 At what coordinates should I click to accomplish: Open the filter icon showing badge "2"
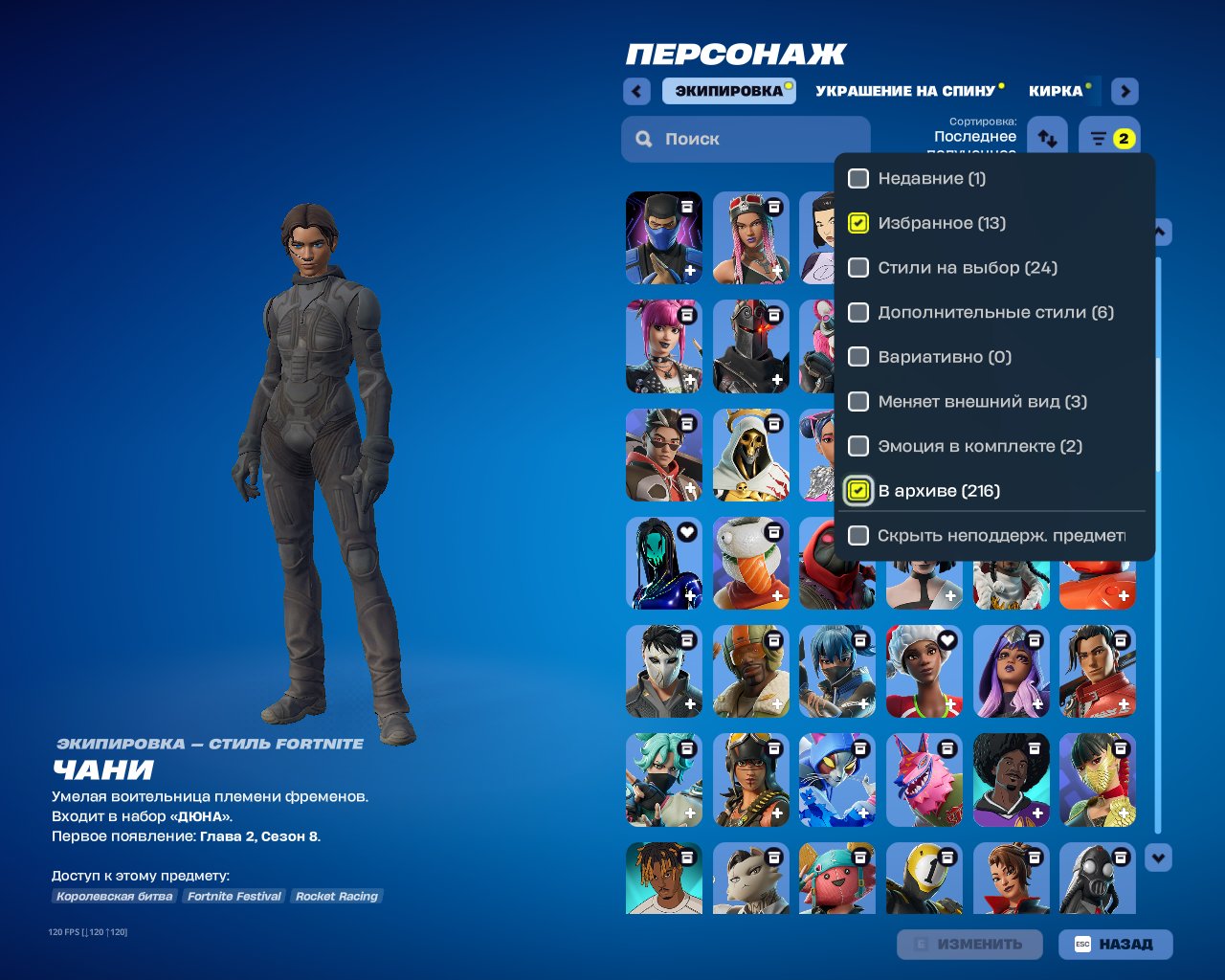click(1108, 136)
